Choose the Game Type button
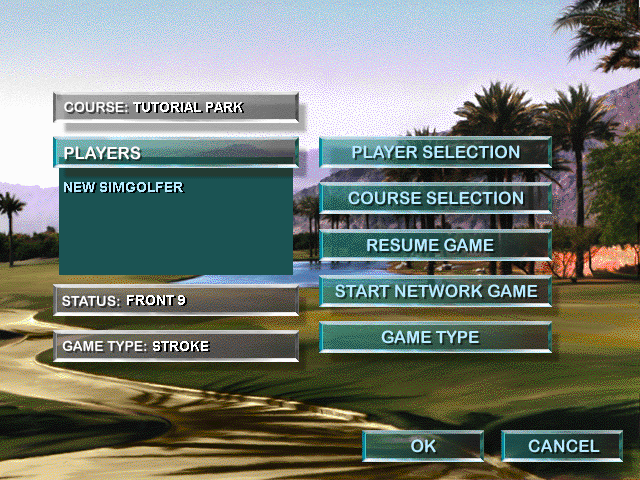This screenshot has width=640, height=480. click(x=435, y=338)
